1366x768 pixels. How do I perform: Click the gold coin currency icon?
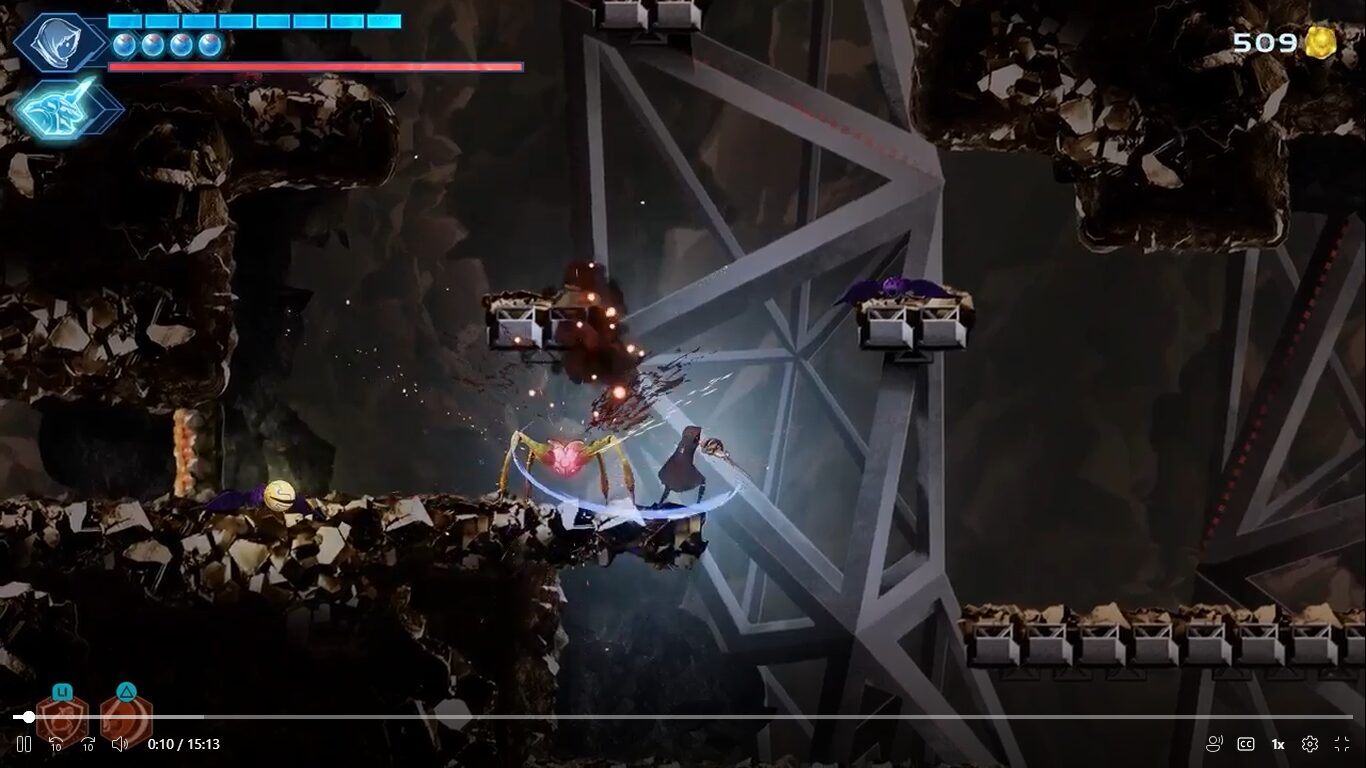point(1321,43)
